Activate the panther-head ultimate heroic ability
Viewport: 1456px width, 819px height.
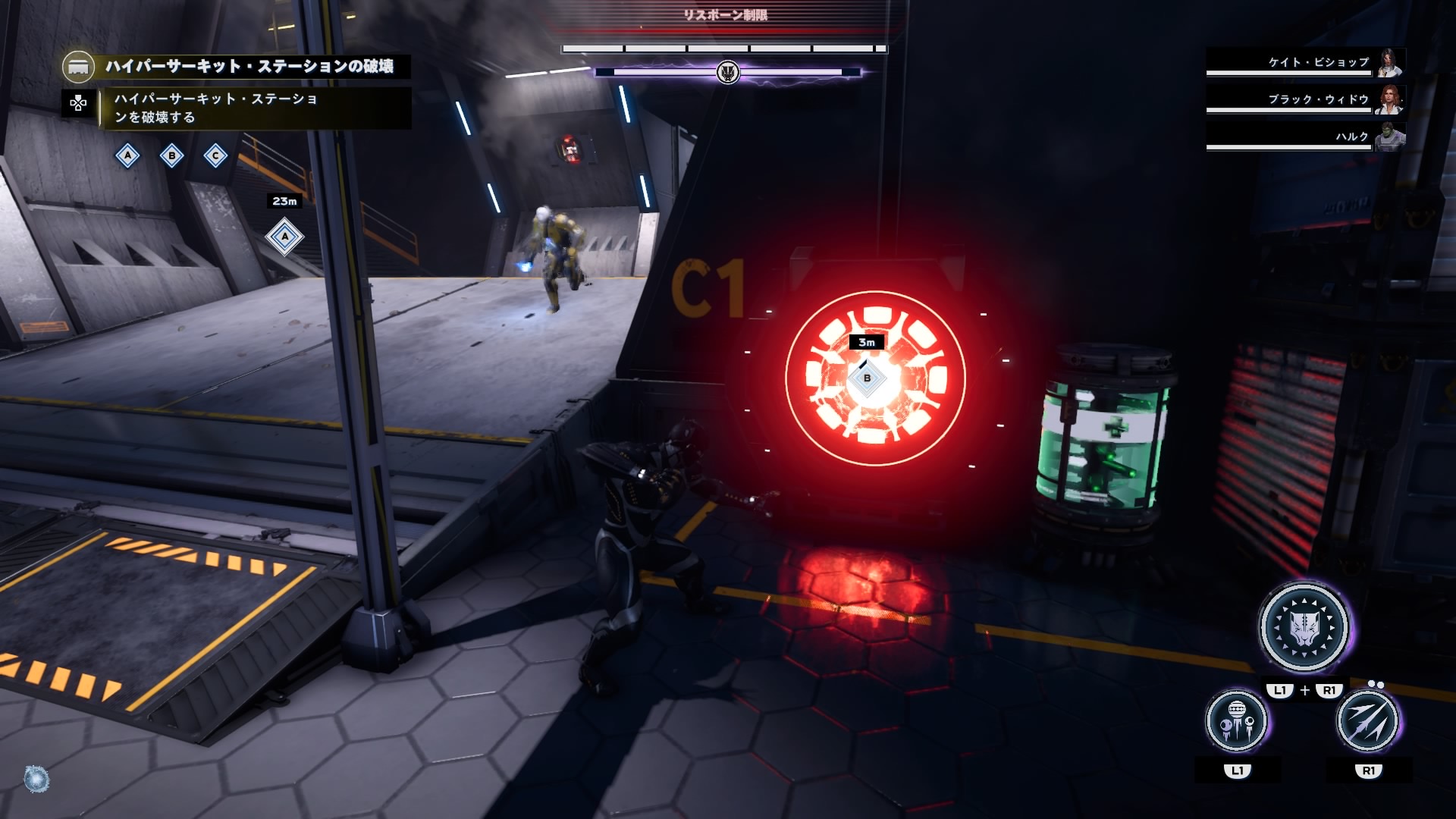pos(1304,627)
